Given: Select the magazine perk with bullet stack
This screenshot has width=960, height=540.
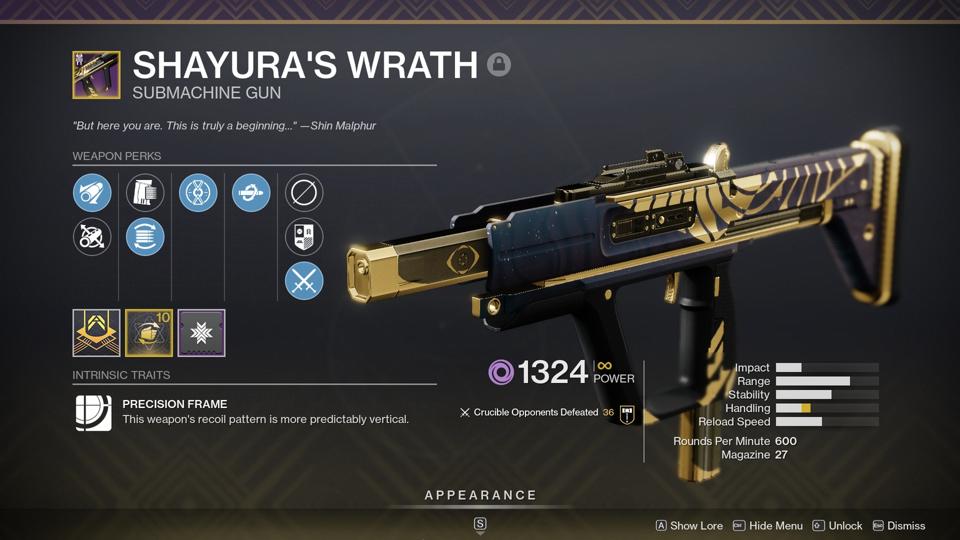Looking at the screenshot, I should tap(145, 192).
